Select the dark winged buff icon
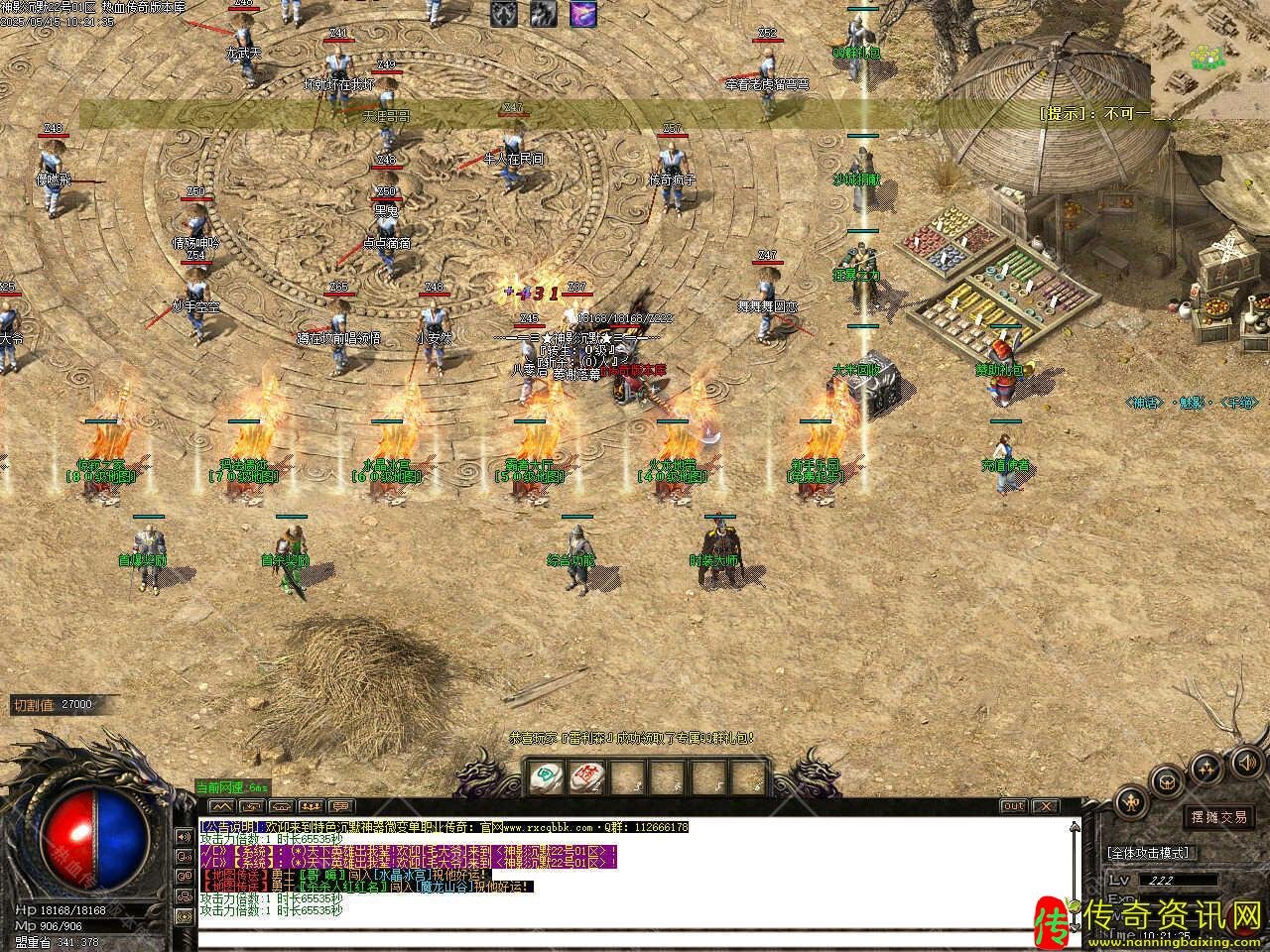This screenshot has width=1270, height=952. click(x=543, y=13)
